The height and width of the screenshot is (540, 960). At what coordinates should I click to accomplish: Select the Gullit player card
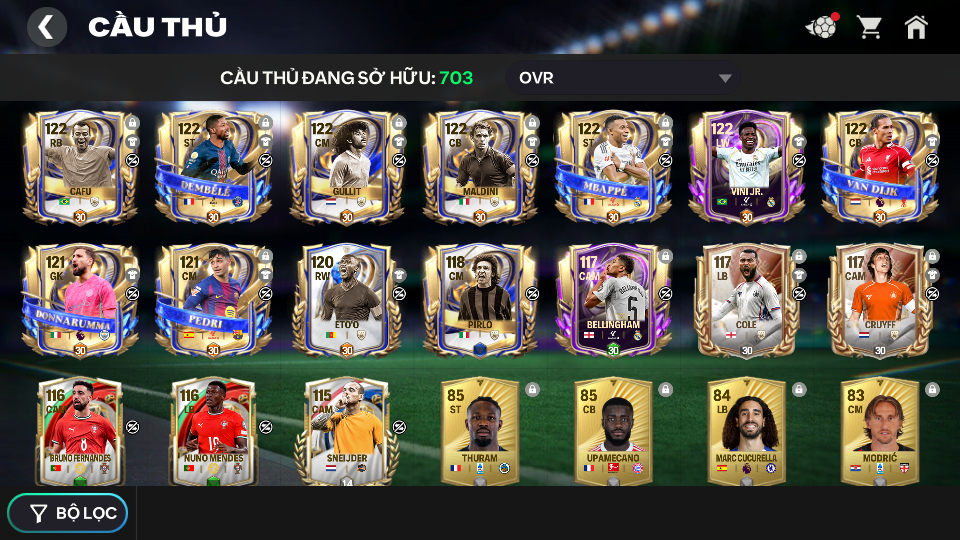[347, 166]
